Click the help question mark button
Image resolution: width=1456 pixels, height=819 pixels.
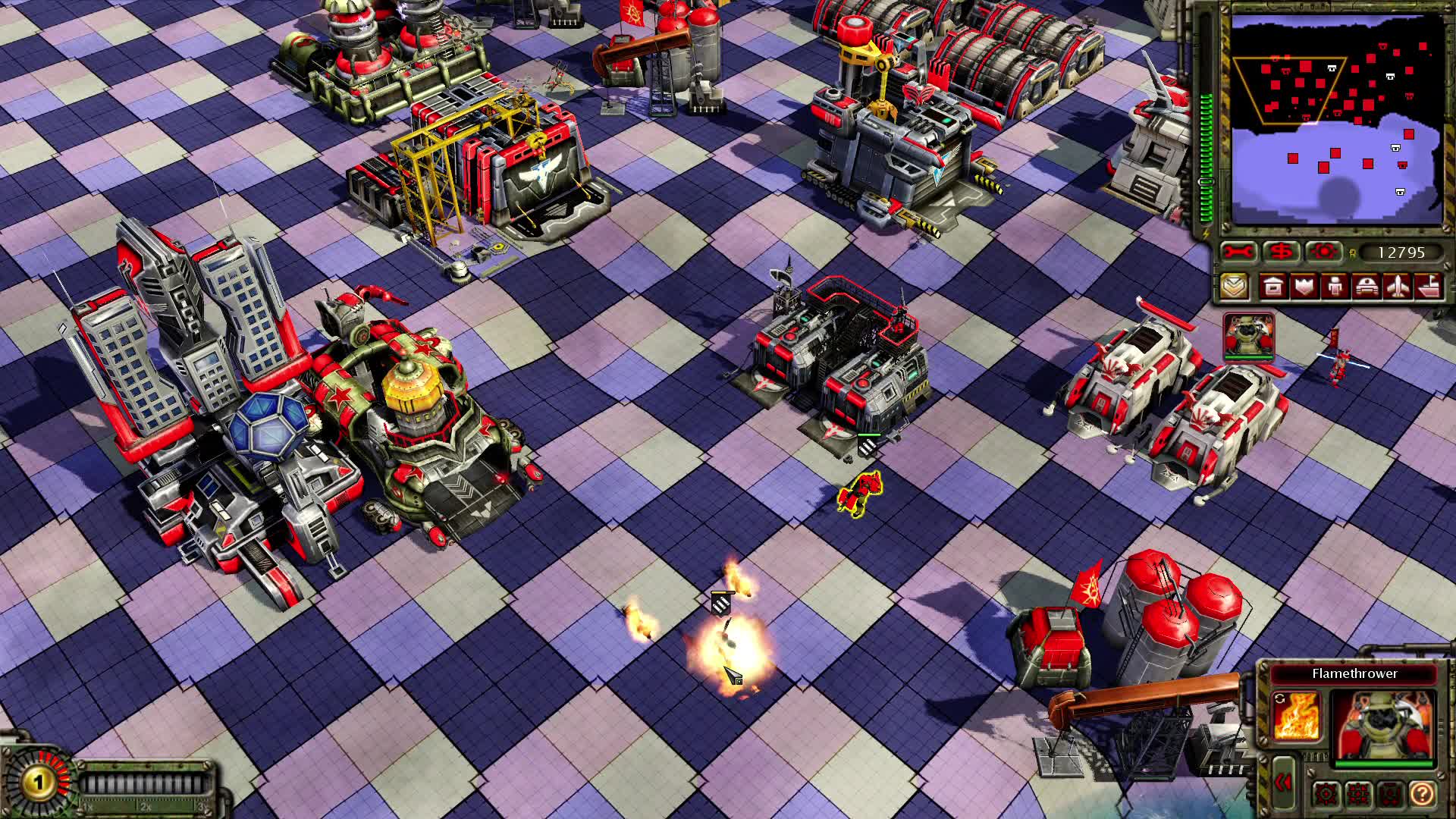coord(1423,794)
